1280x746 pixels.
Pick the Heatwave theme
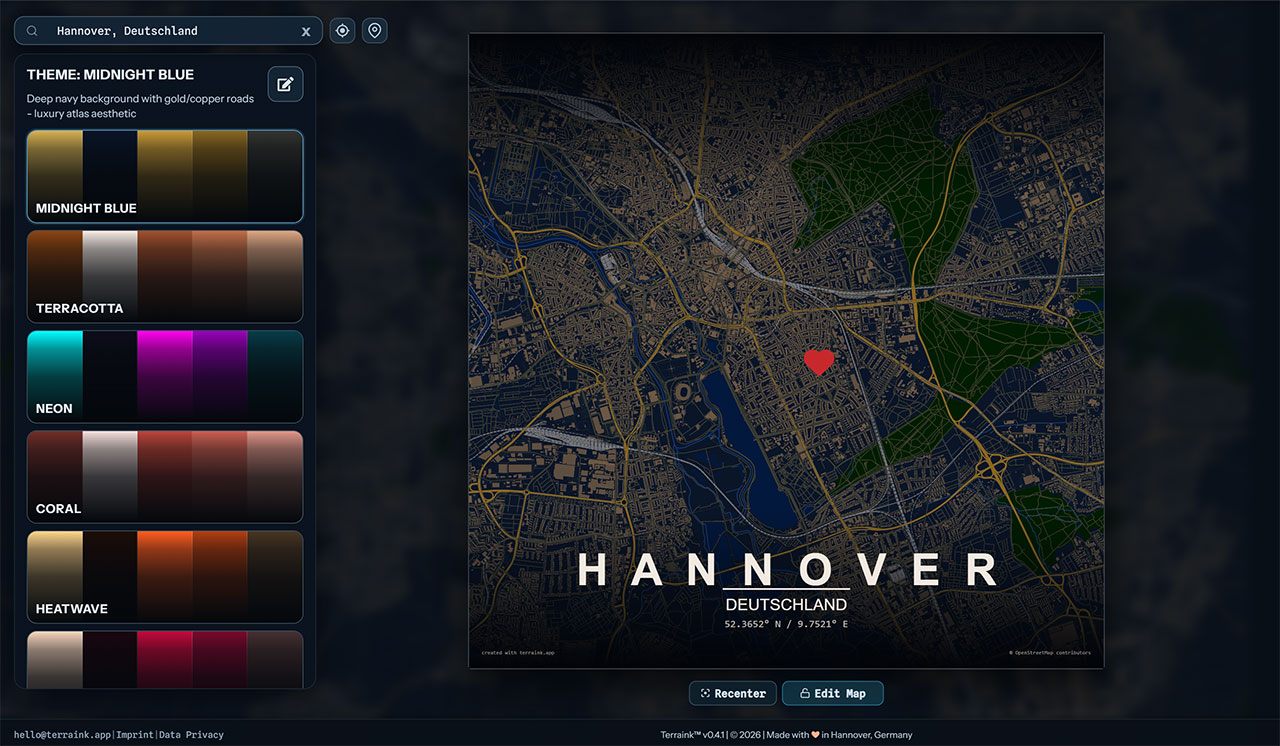[x=165, y=576]
